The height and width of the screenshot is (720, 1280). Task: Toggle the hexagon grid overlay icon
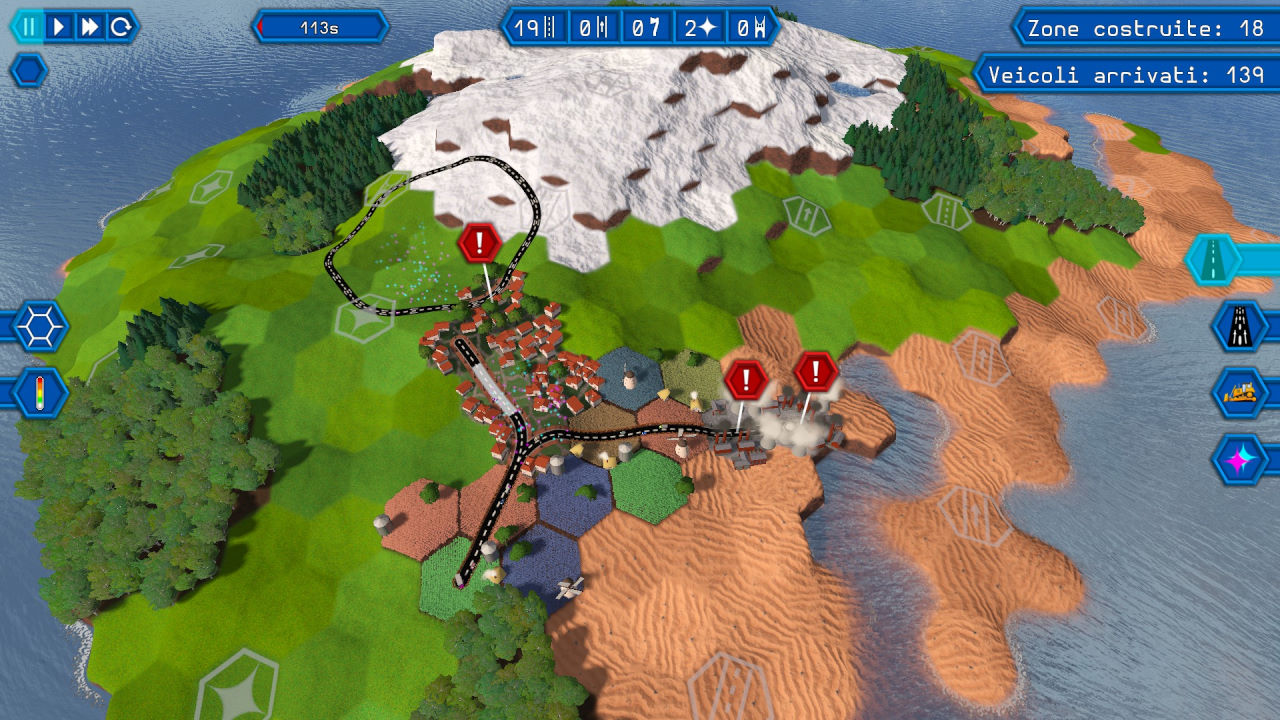click(x=40, y=326)
